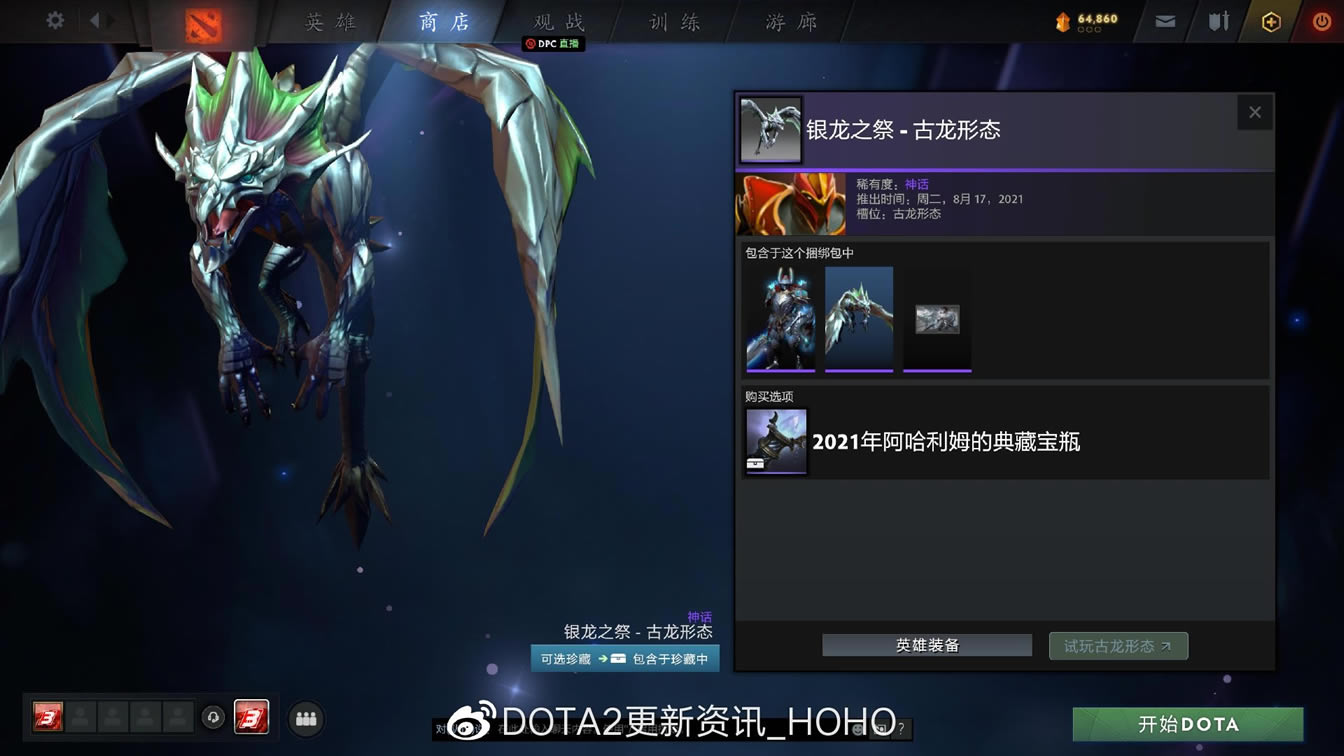Click the shard balance icon showing 64,860
Viewport: 1344px width, 756px height.
coord(1078,18)
